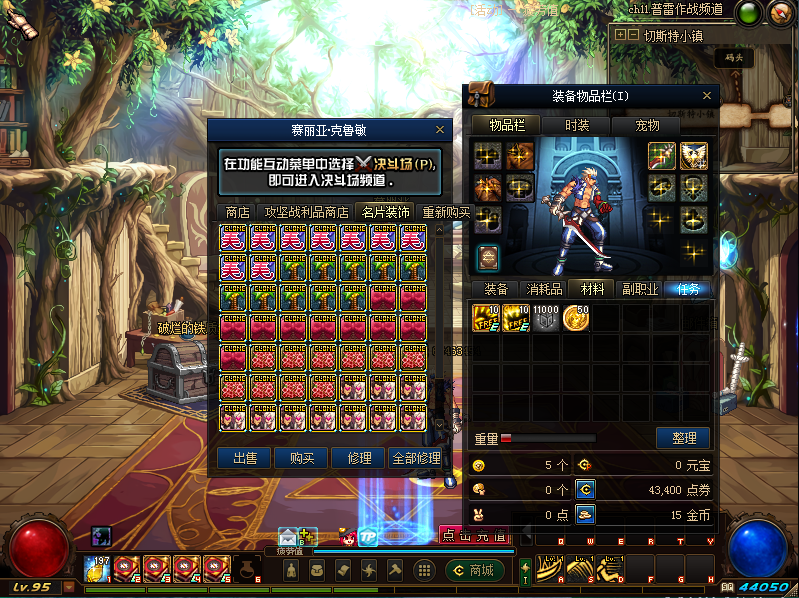799x598 pixels.
Task: Switch to the 任务 quest items category
Action: (688, 289)
